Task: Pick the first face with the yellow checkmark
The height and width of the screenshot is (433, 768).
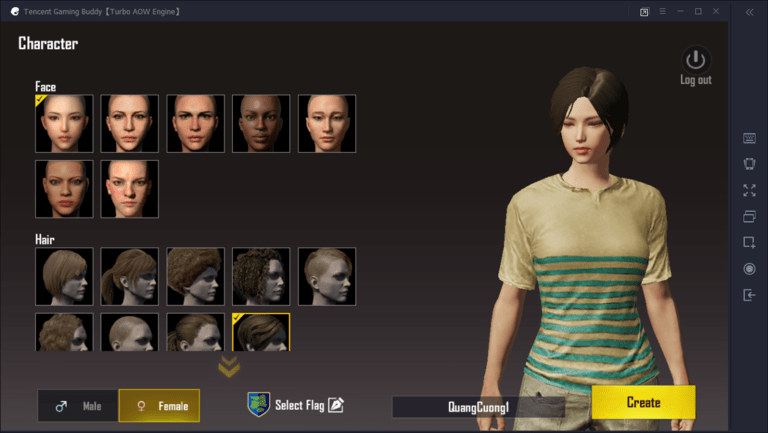Action: point(64,124)
